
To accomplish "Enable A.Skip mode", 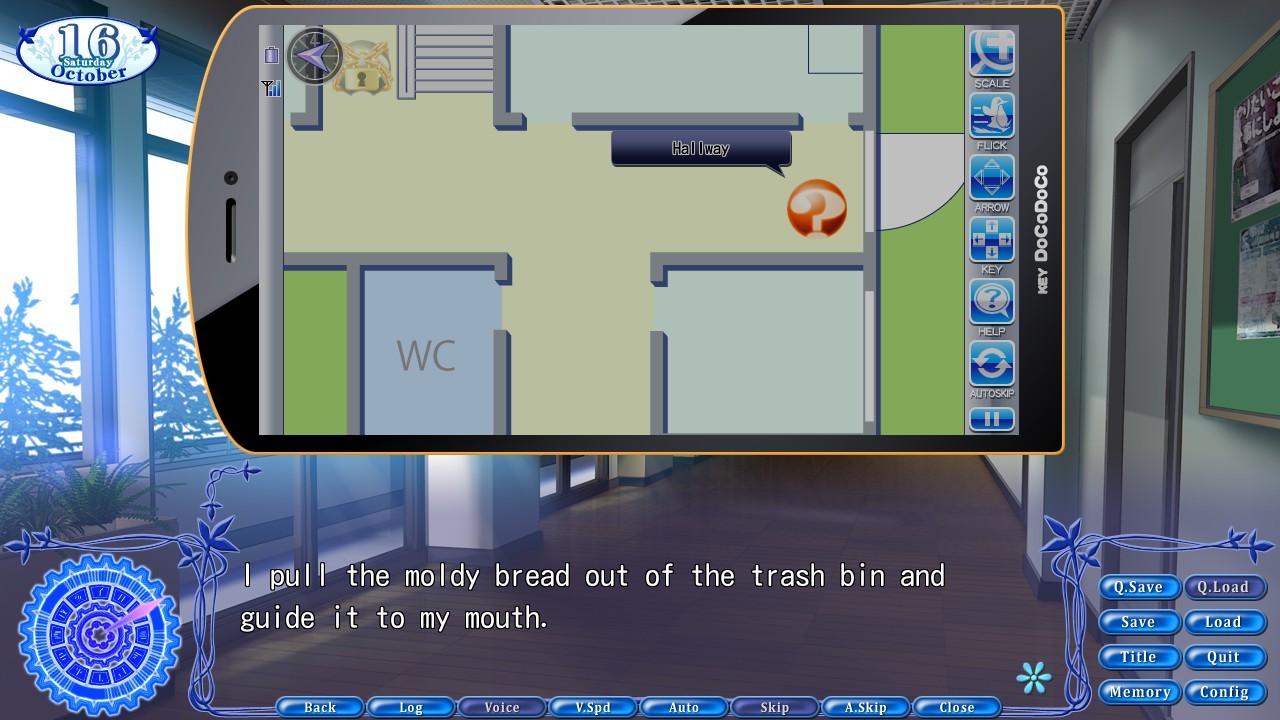I will (x=865, y=707).
